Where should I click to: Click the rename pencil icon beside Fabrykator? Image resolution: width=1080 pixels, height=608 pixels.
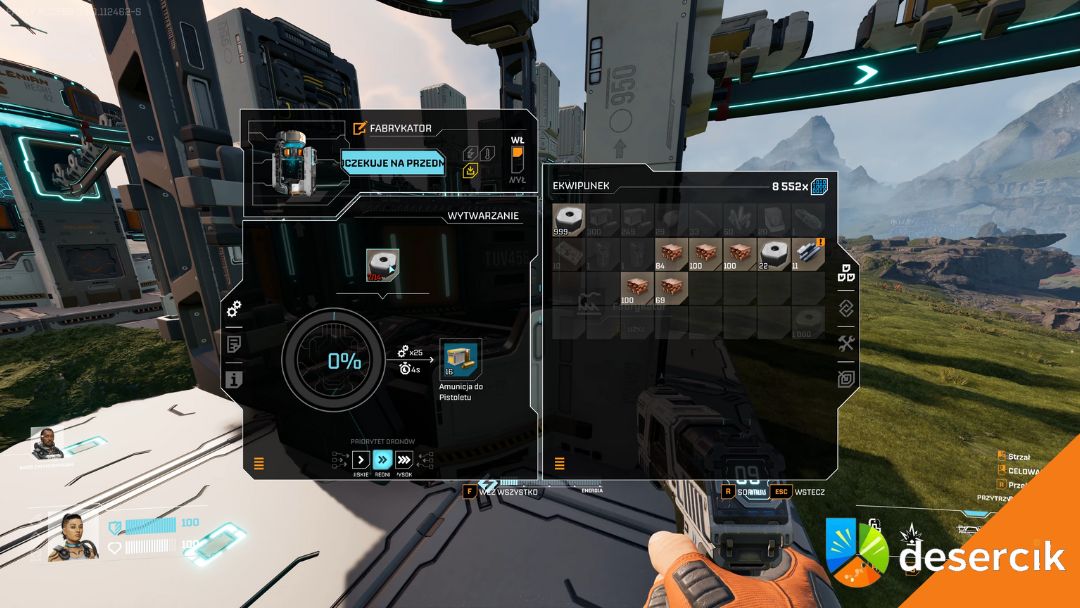360,128
